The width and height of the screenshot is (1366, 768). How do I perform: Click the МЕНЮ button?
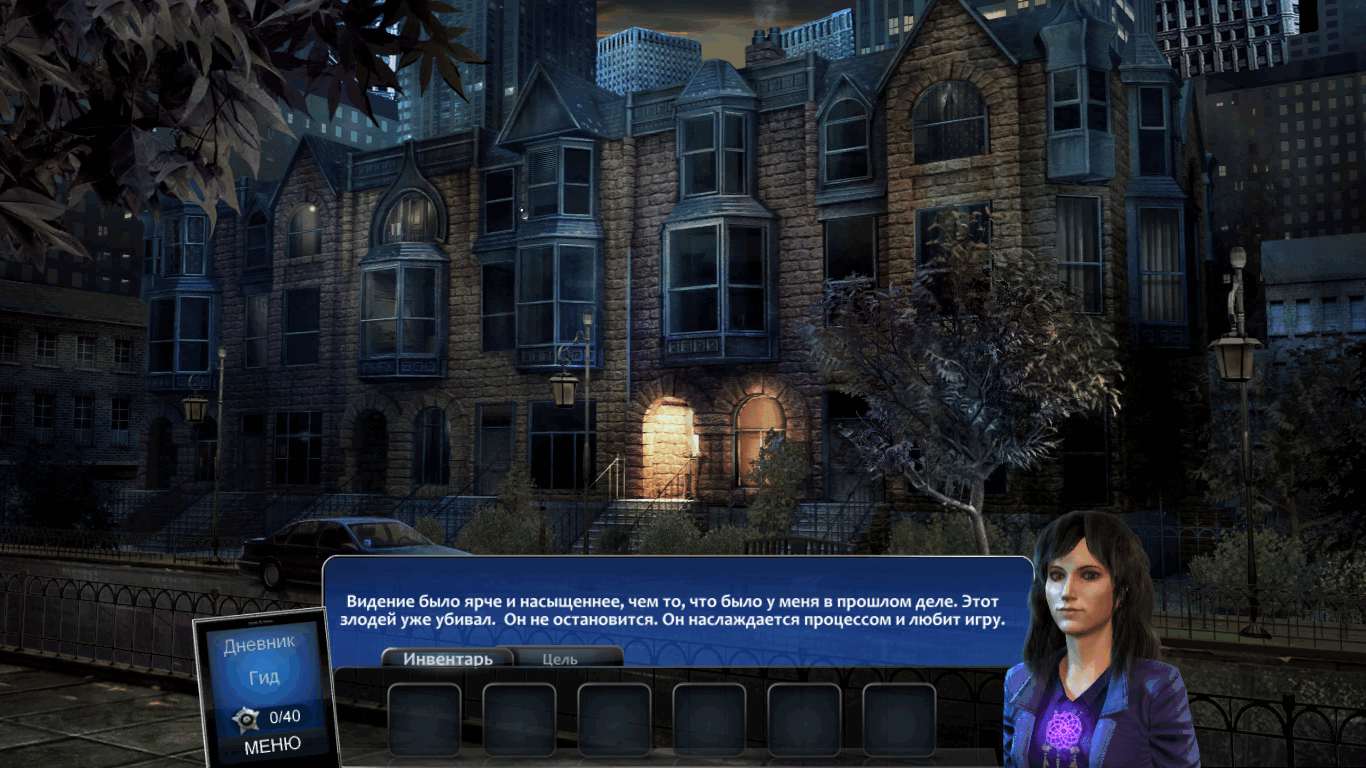[x=272, y=745]
